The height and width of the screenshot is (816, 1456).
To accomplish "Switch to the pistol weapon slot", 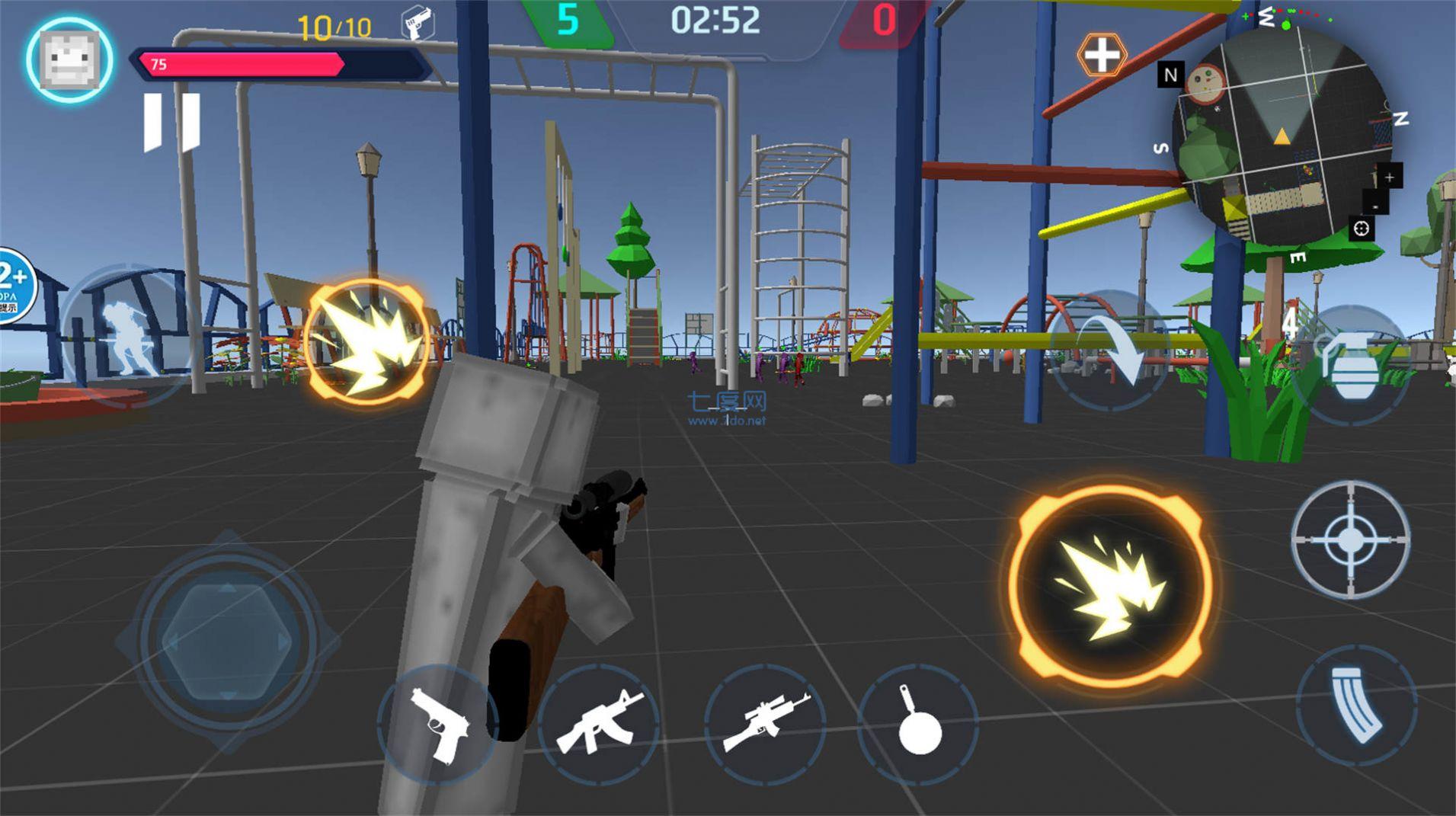I will pyautogui.click(x=438, y=724).
